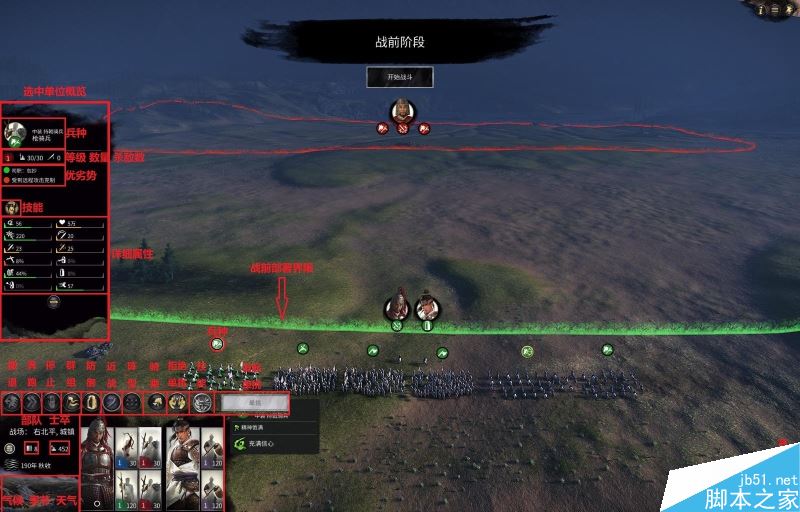800x512 pixels.
Task: Select the friendly red-helmet general banner portrait
Action: (398, 304)
